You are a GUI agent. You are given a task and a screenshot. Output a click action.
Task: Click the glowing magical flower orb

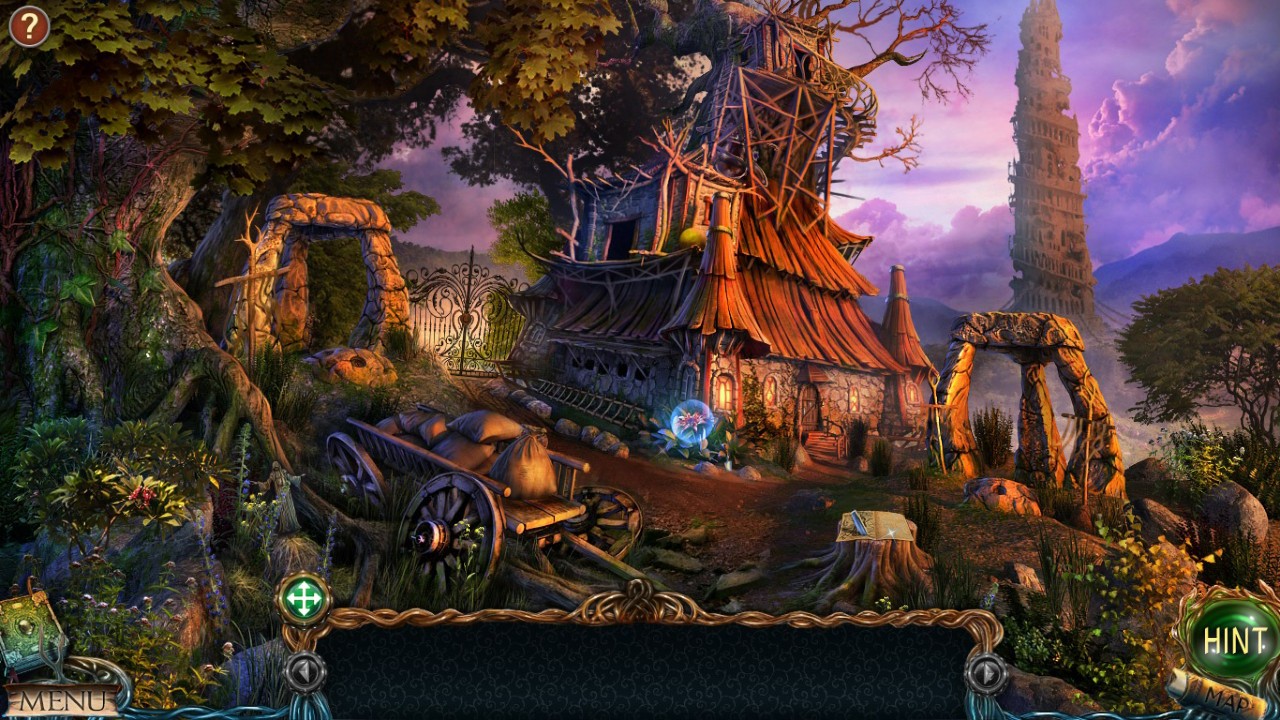click(692, 419)
